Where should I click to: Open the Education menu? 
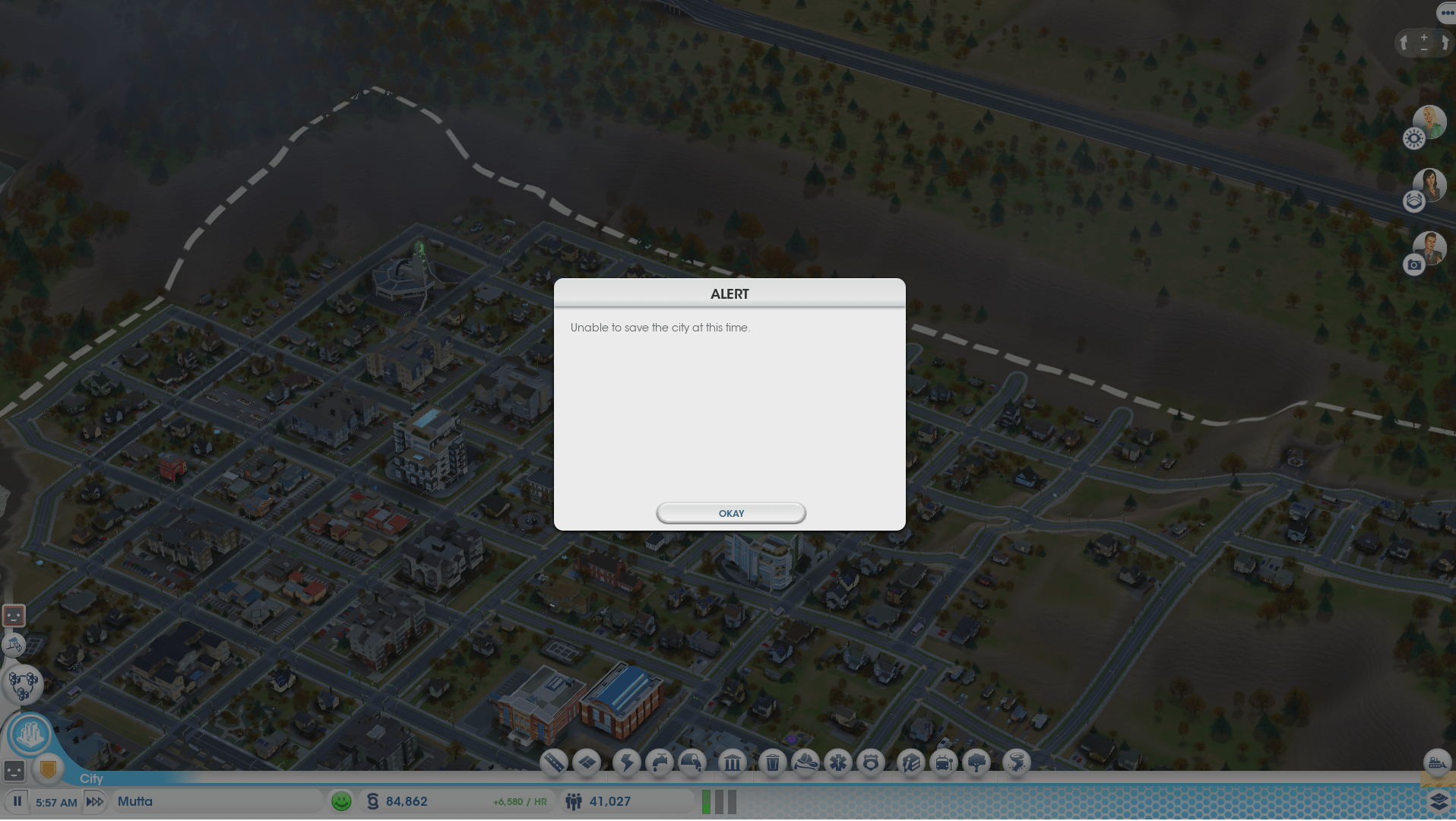pyautogui.click(x=909, y=763)
